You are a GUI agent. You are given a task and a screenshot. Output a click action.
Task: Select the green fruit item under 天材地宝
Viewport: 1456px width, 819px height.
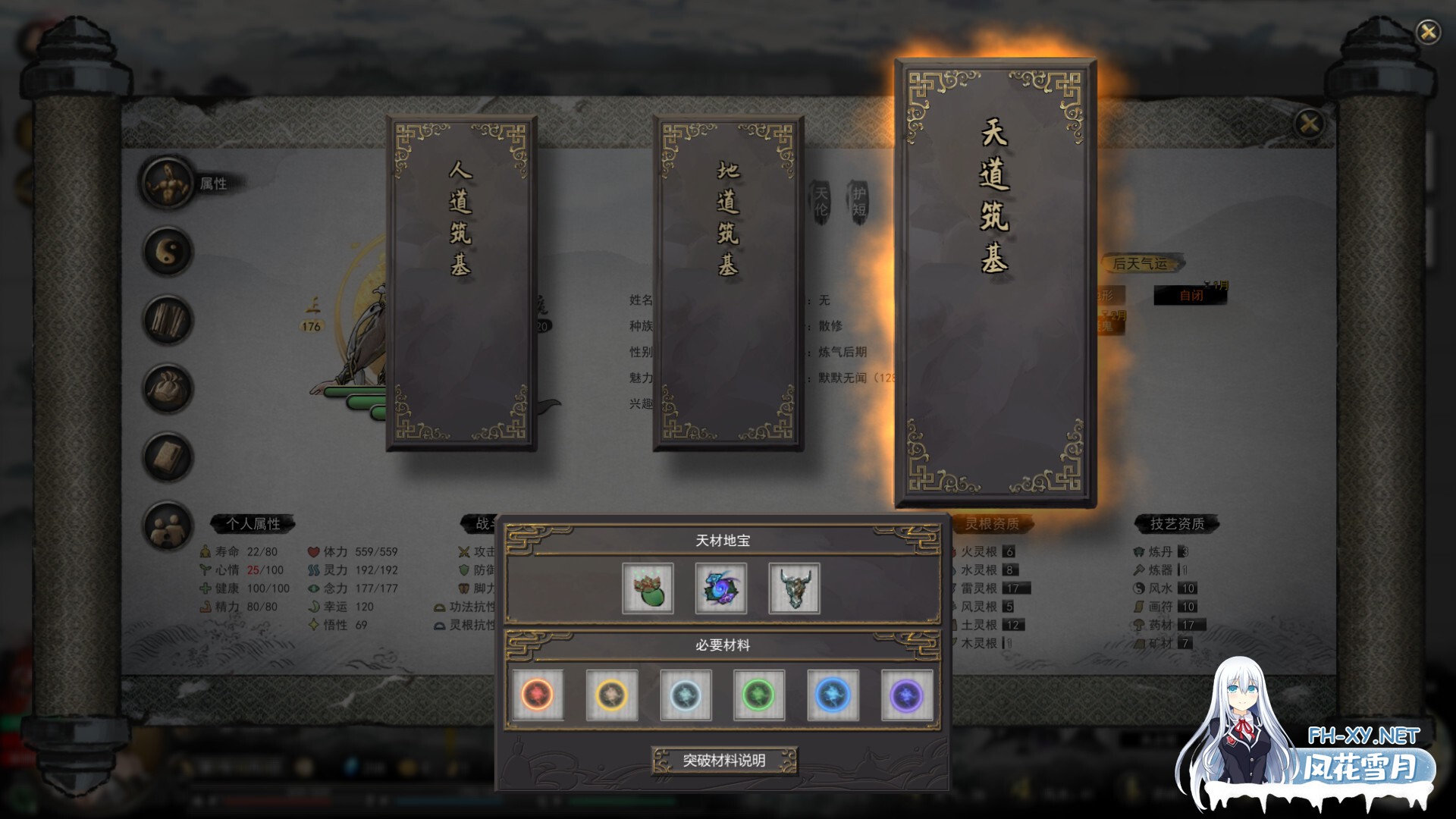tap(648, 588)
